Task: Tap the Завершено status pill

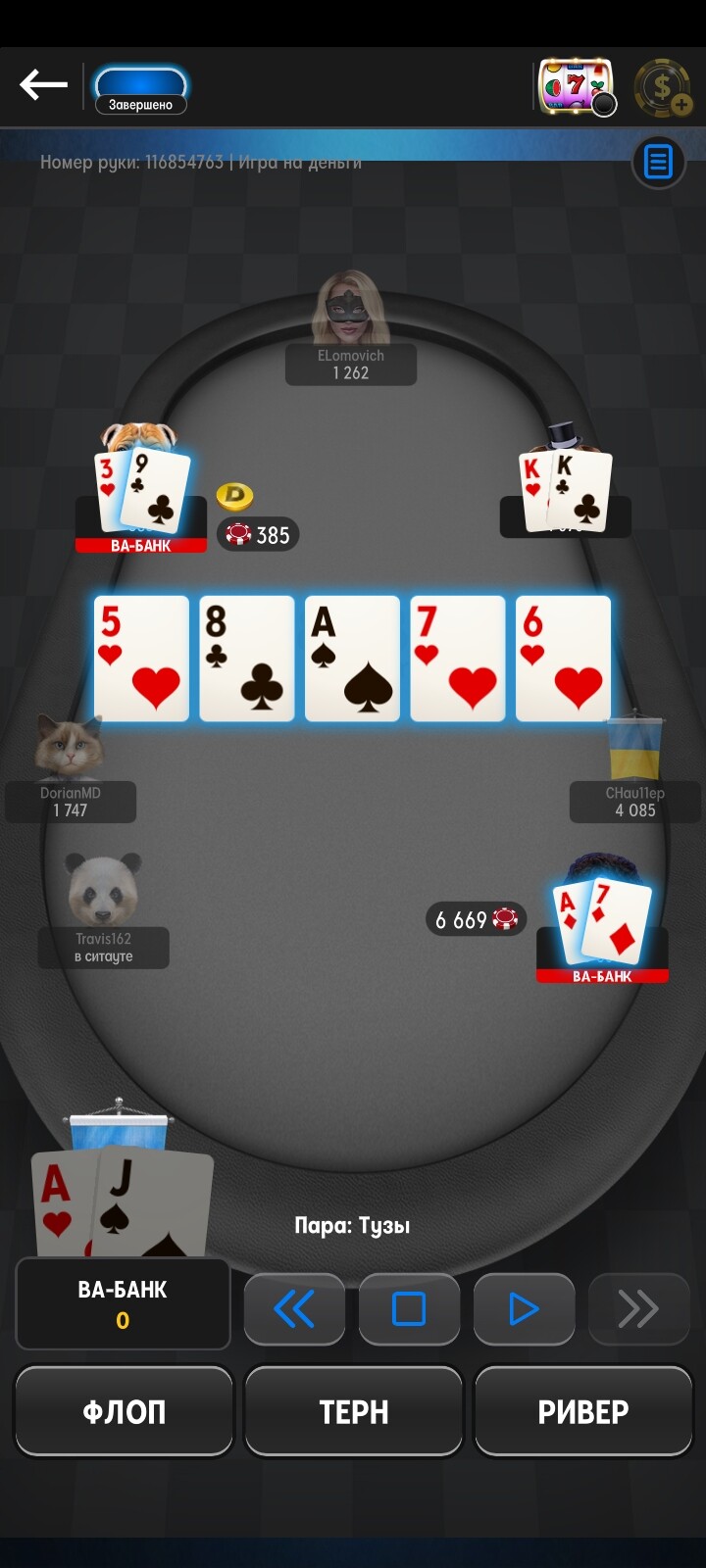Action: pyautogui.click(x=140, y=91)
